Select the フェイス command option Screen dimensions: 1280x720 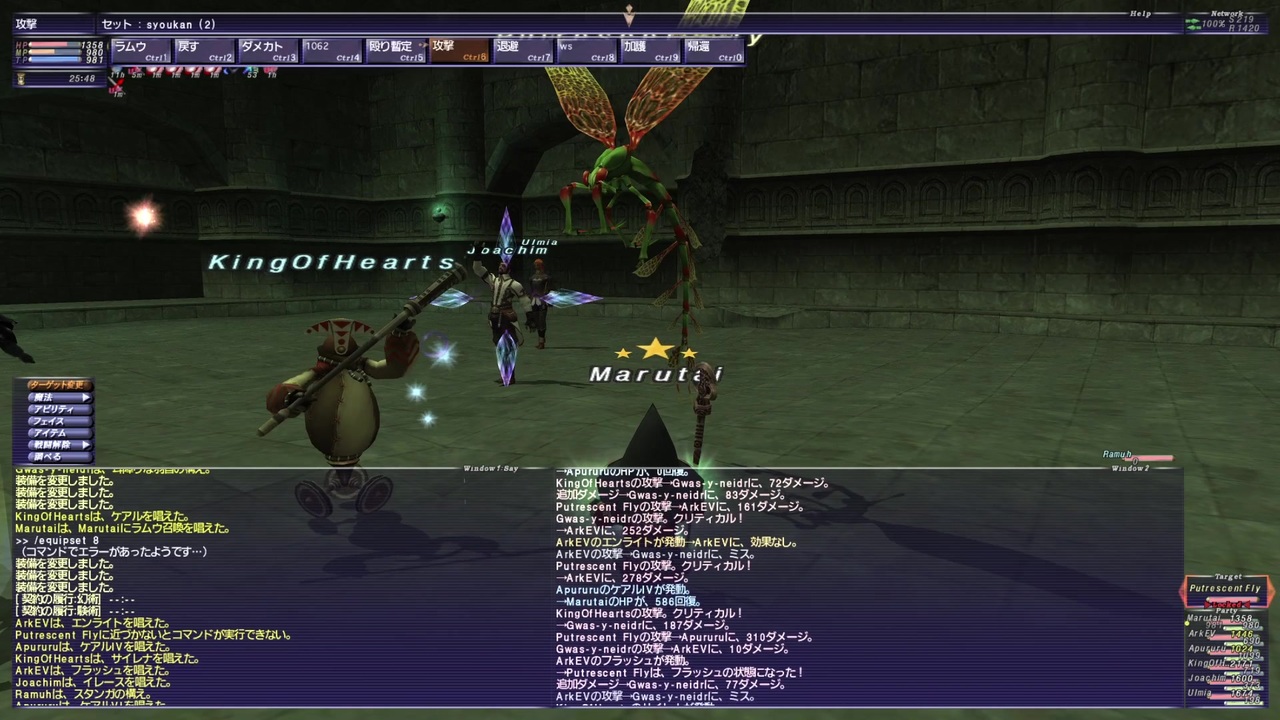tap(48, 420)
